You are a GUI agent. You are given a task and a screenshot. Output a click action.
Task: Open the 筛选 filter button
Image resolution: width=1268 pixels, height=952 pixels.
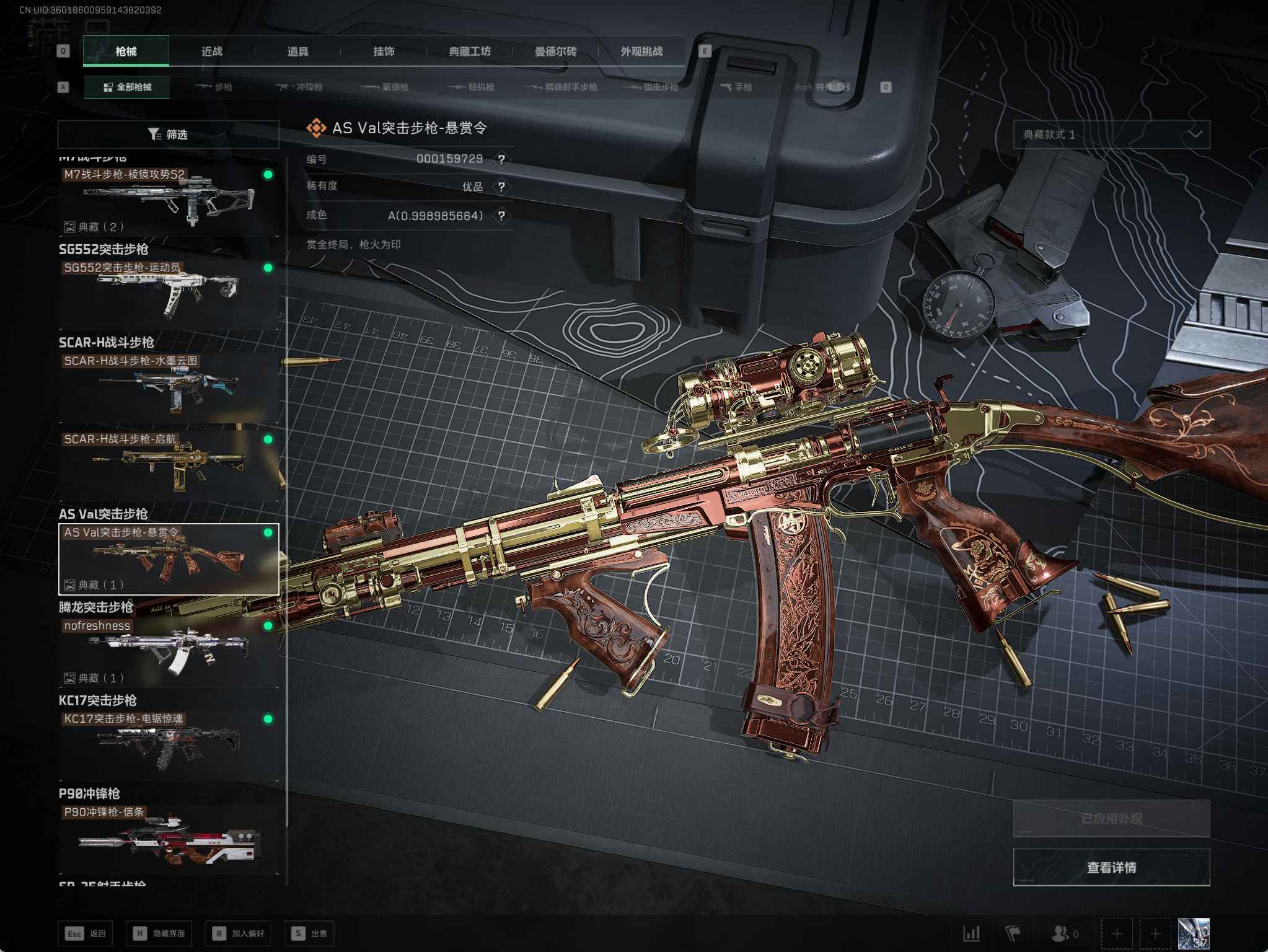coord(168,134)
